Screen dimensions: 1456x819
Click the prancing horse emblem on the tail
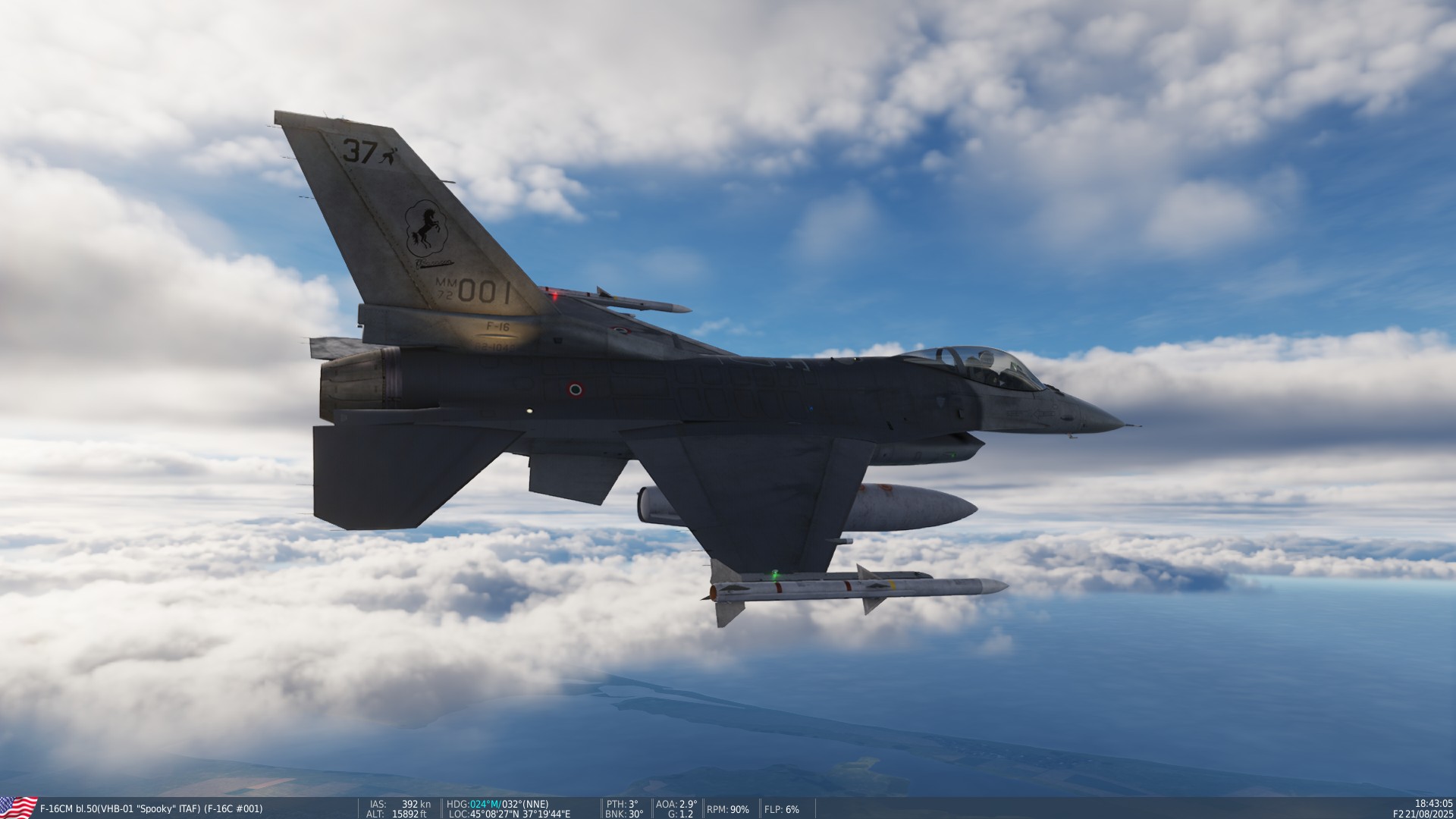426,227
